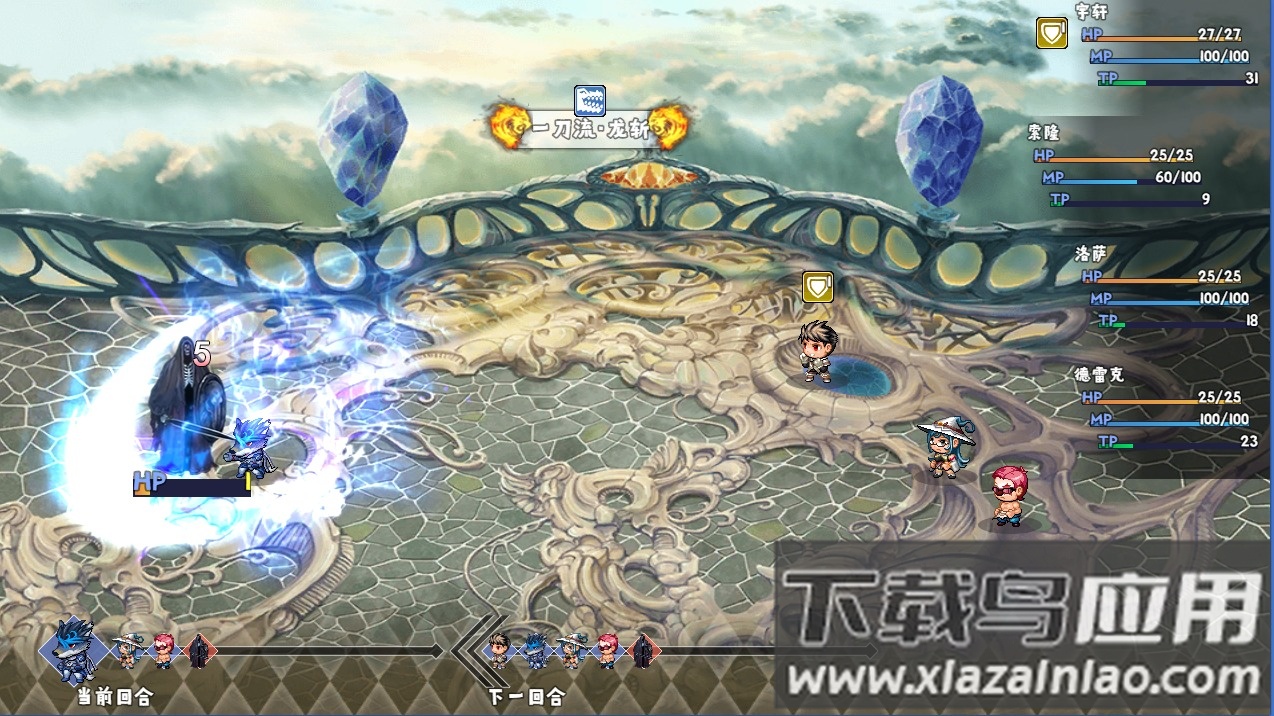This screenshot has width=1274, height=716.
Task: Select 宇轩 in the party status list
Action: click(x=1092, y=12)
